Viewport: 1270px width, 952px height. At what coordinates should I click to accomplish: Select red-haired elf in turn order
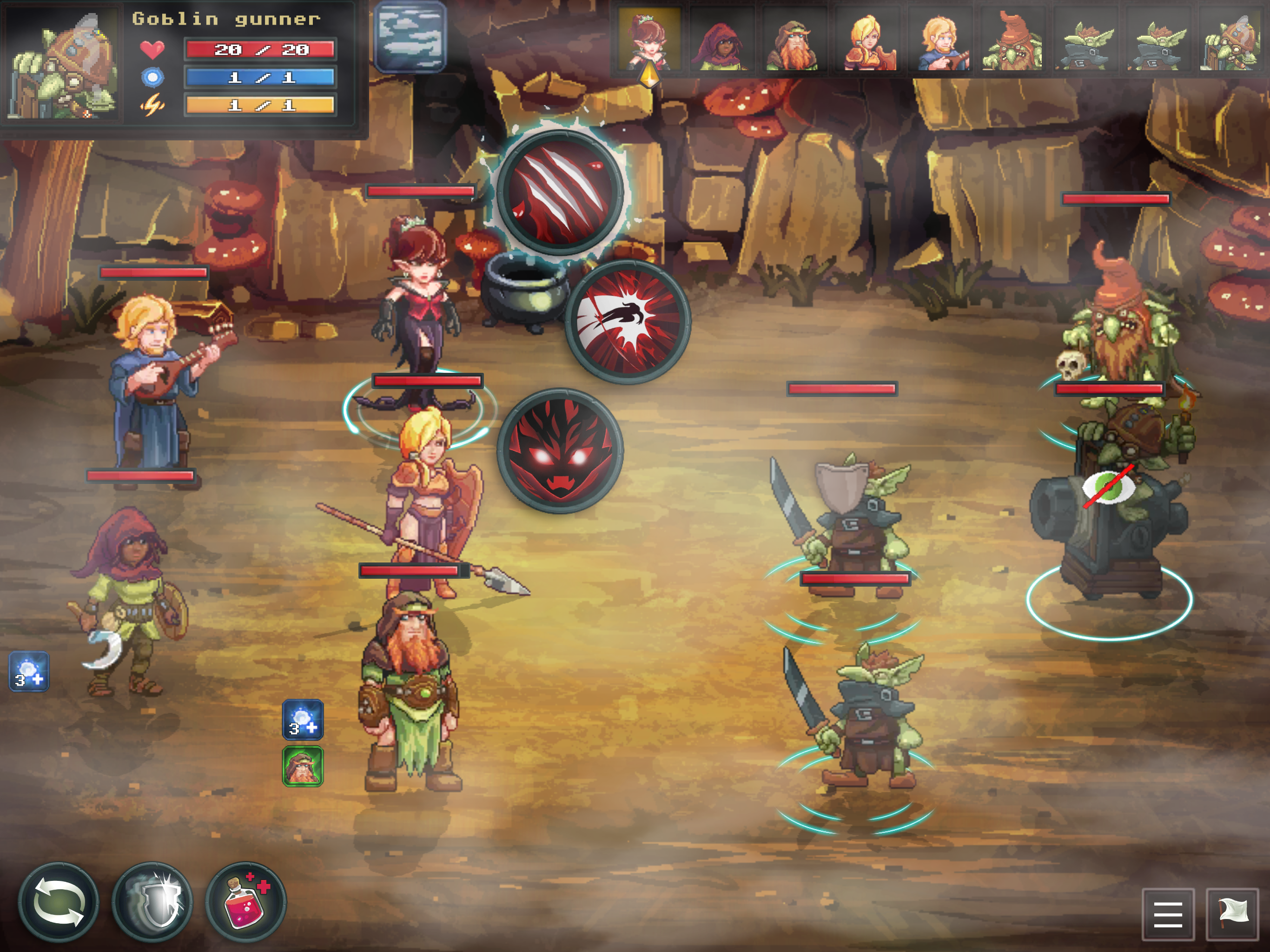[649, 40]
